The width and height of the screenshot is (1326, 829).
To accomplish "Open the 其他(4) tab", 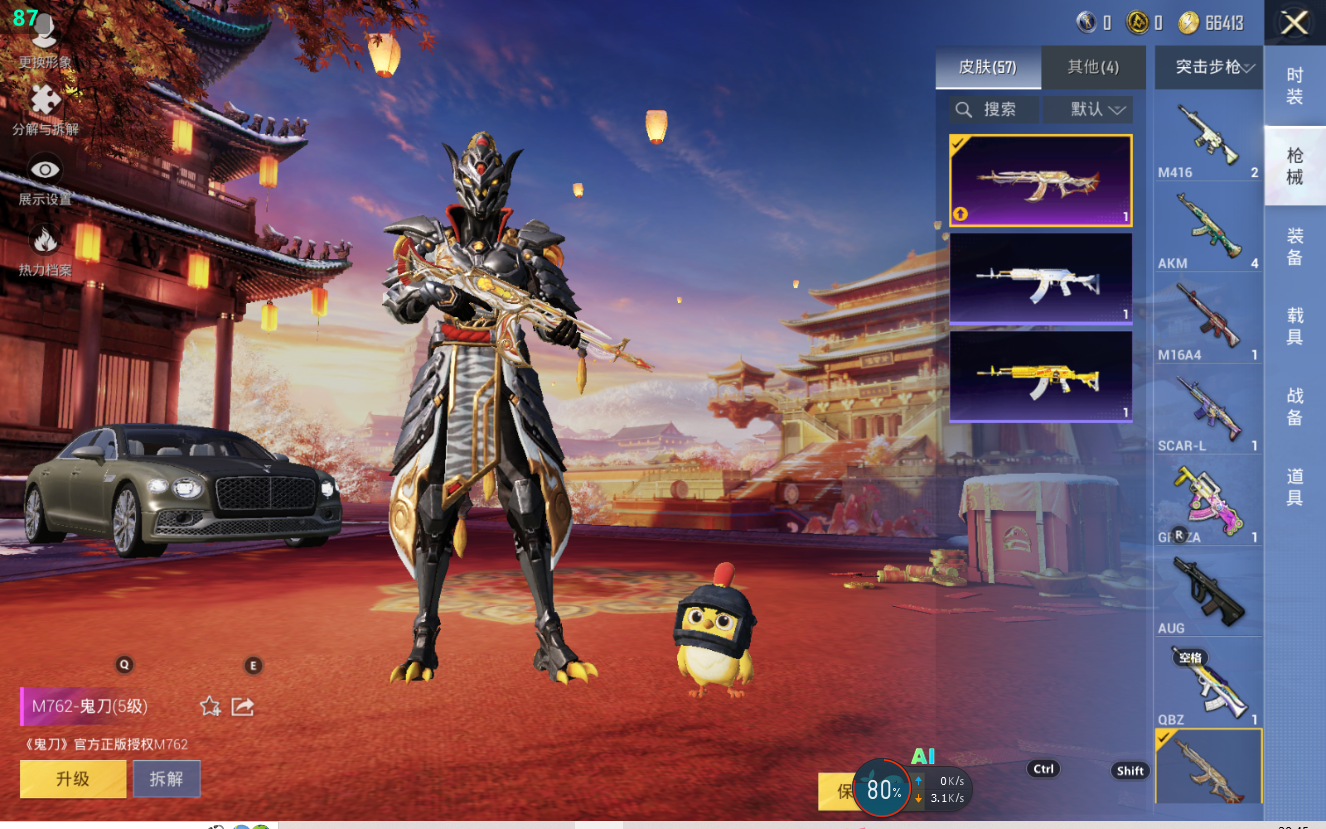I will (1093, 67).
